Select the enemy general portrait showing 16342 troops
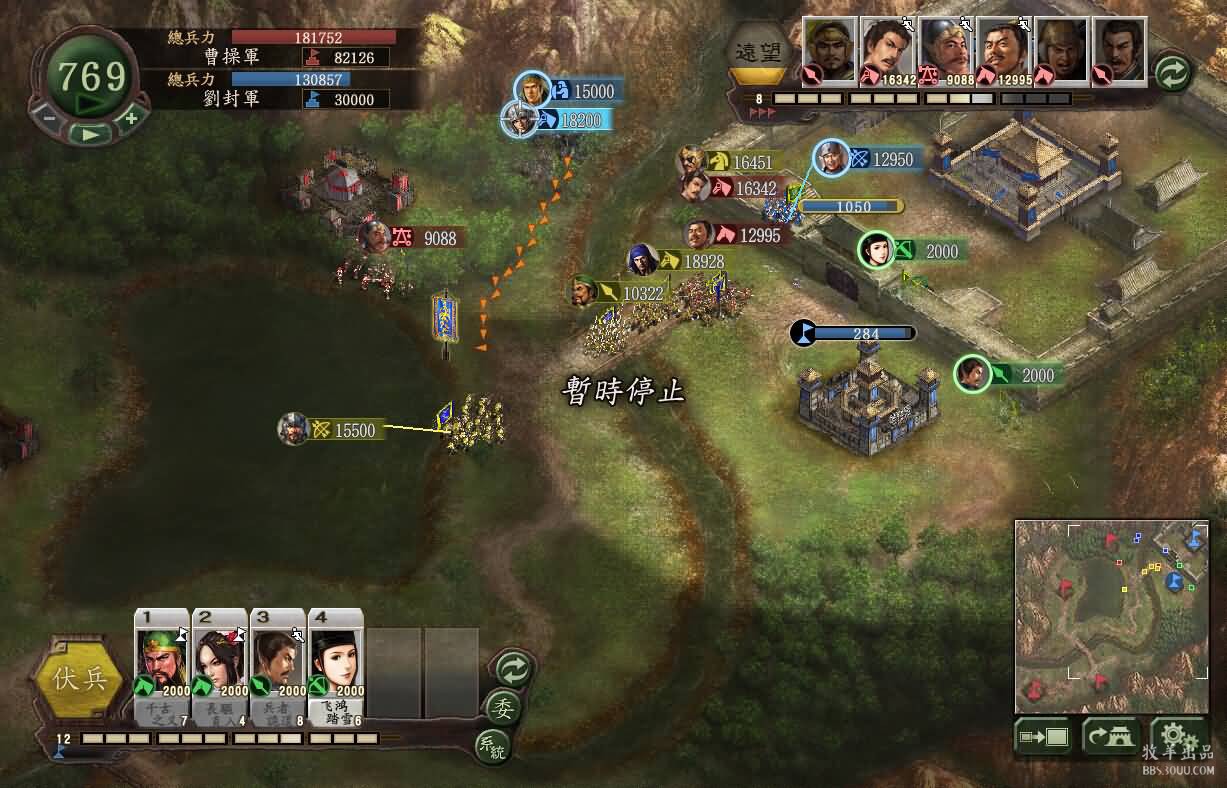1227x788 pixels. 886,50
